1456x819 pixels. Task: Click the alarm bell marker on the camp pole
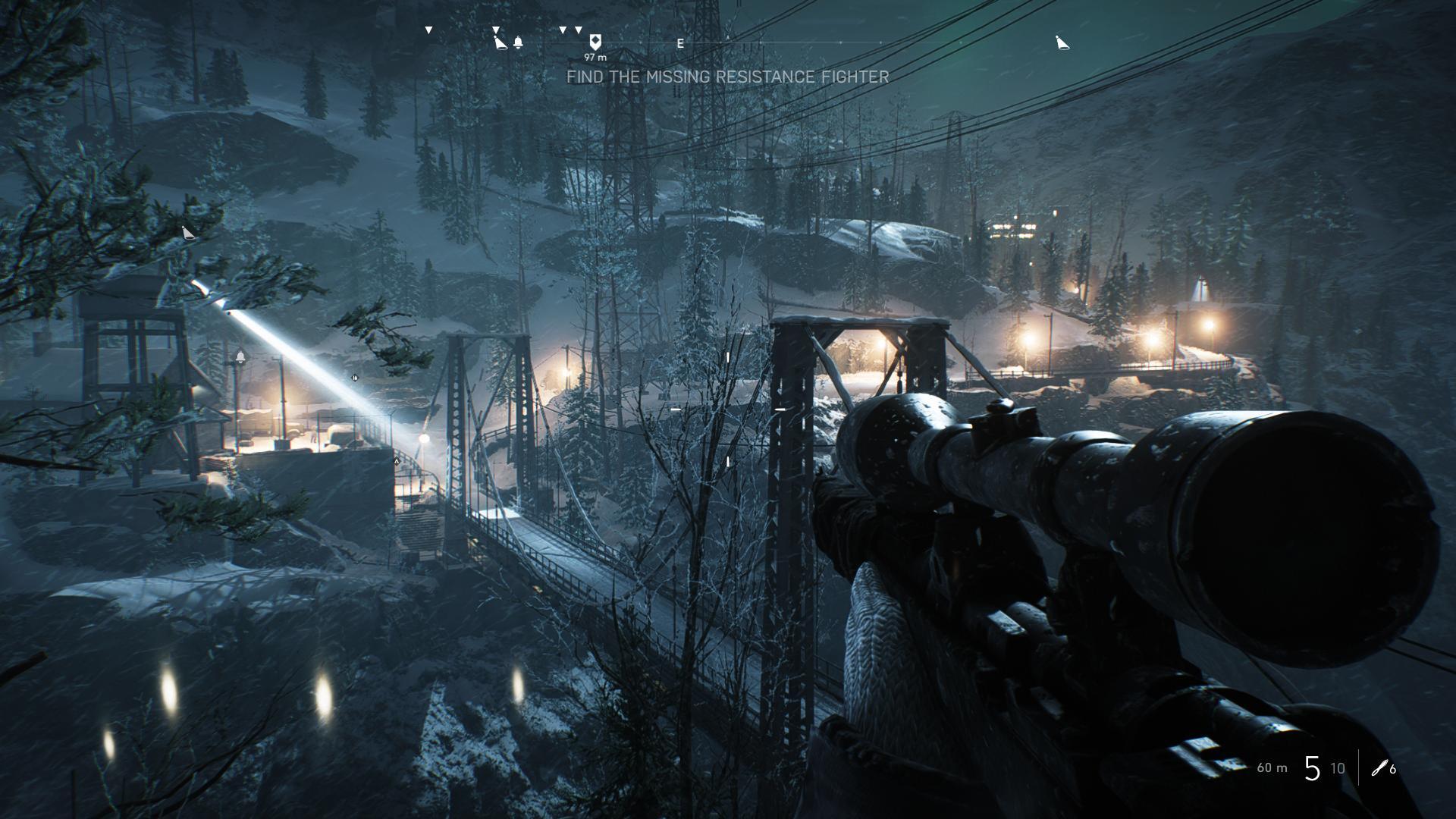tap(240, 356)
